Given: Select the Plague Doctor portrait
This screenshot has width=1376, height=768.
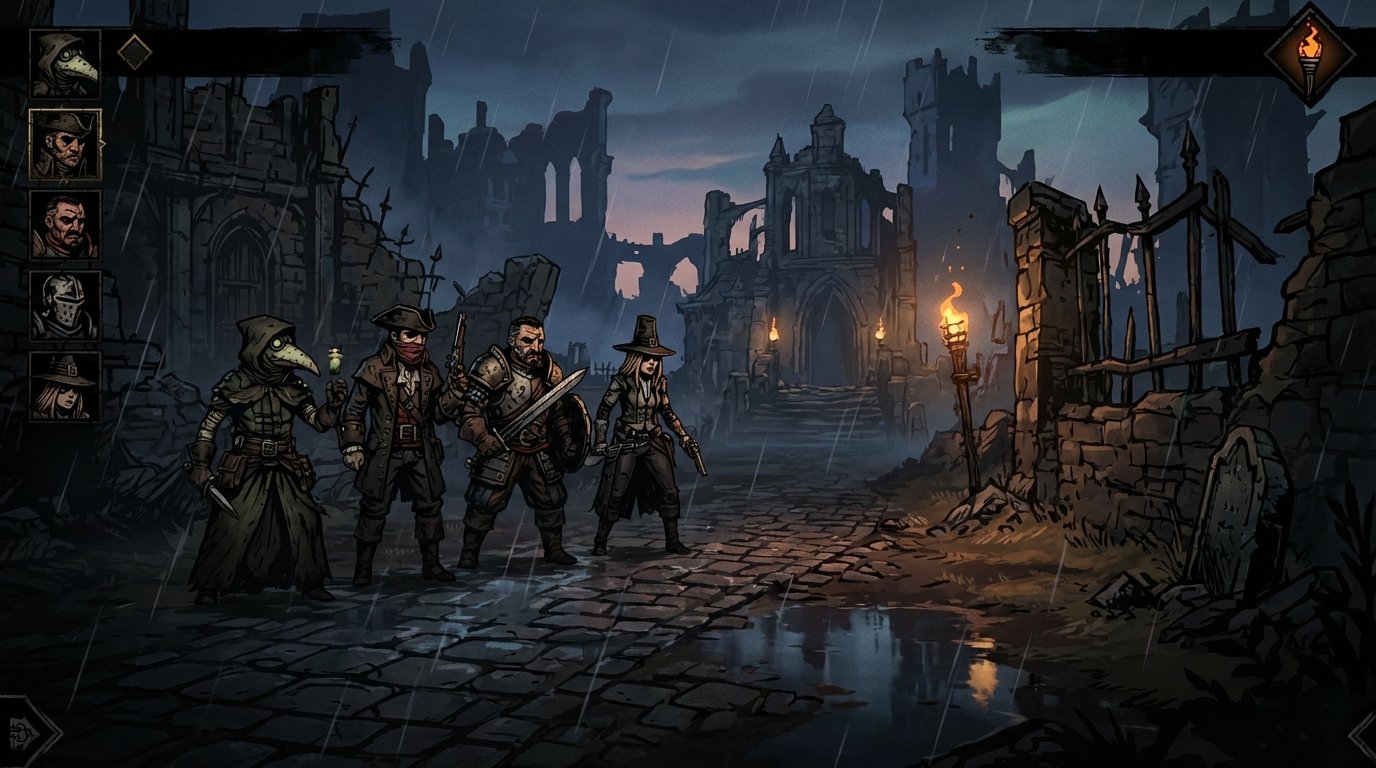Looking at the screenshot, I should 65,62.
